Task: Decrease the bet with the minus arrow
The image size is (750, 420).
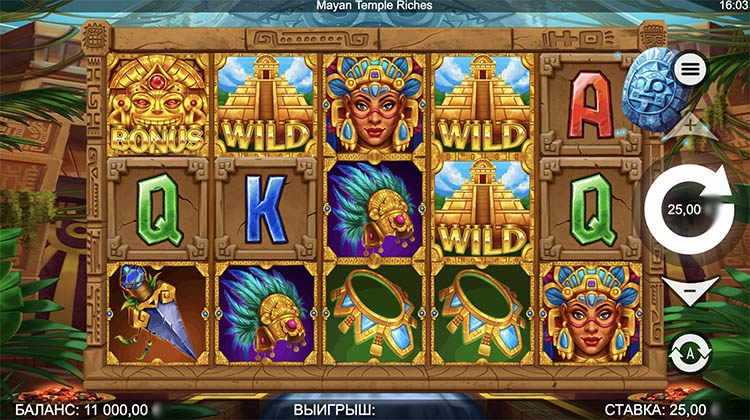Action: click(x=689, y=291)
